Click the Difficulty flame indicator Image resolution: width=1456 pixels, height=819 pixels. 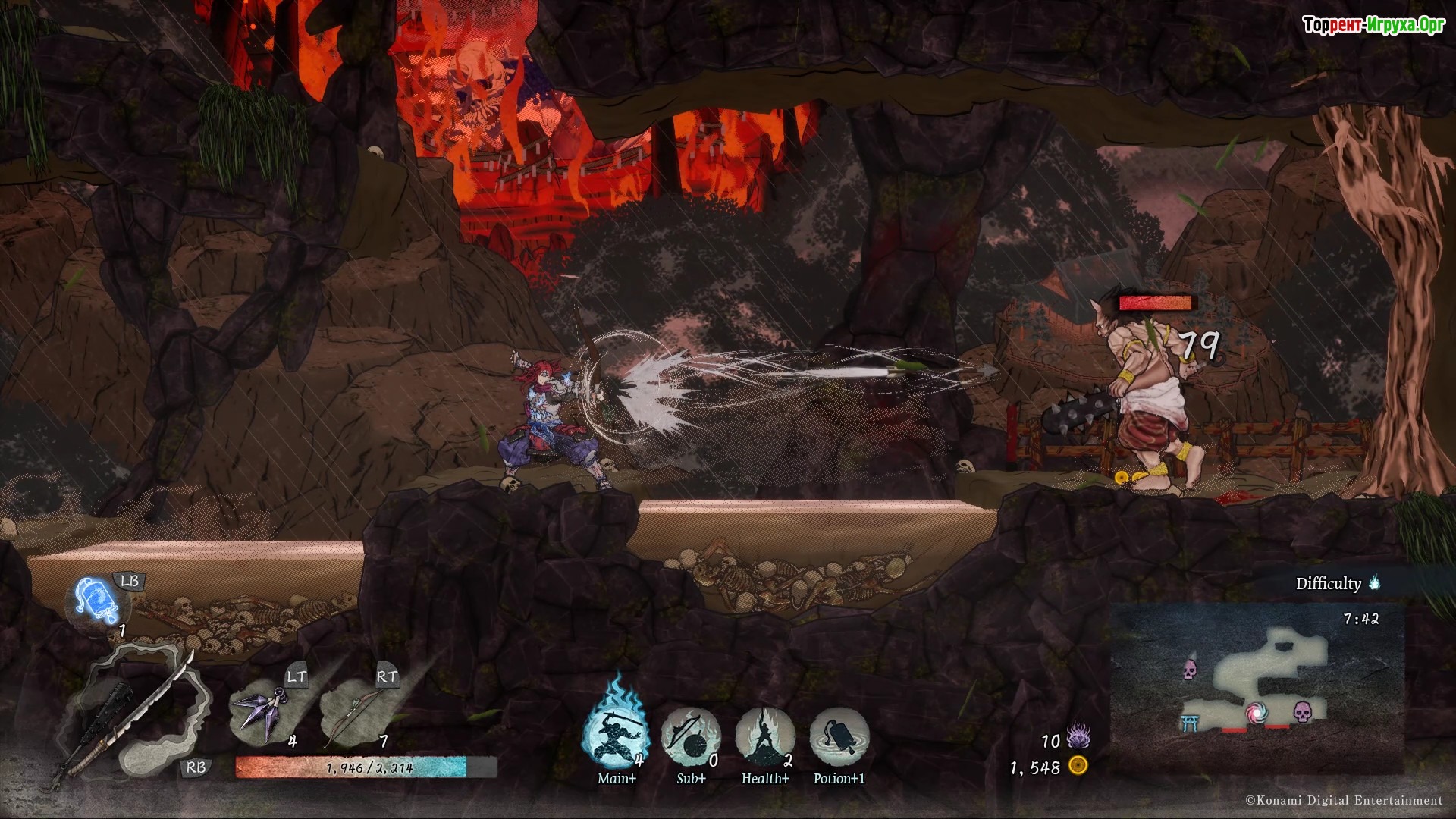click(x=1374, y=583)
